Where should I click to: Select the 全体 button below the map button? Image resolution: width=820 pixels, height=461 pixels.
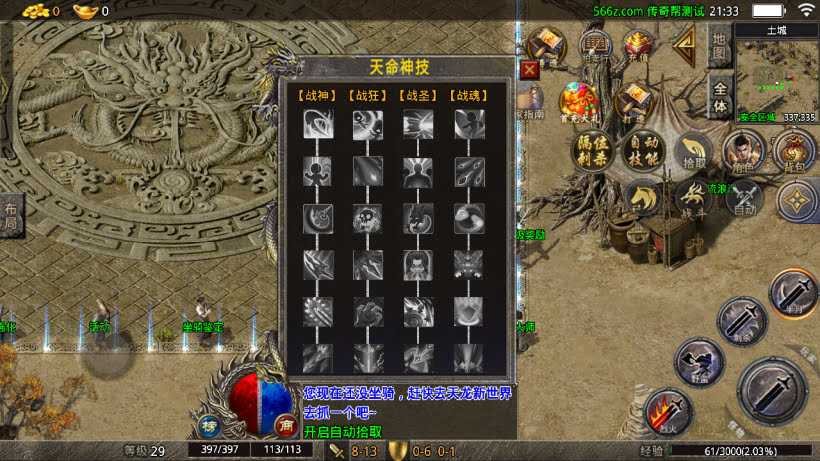tap(719, 98)
